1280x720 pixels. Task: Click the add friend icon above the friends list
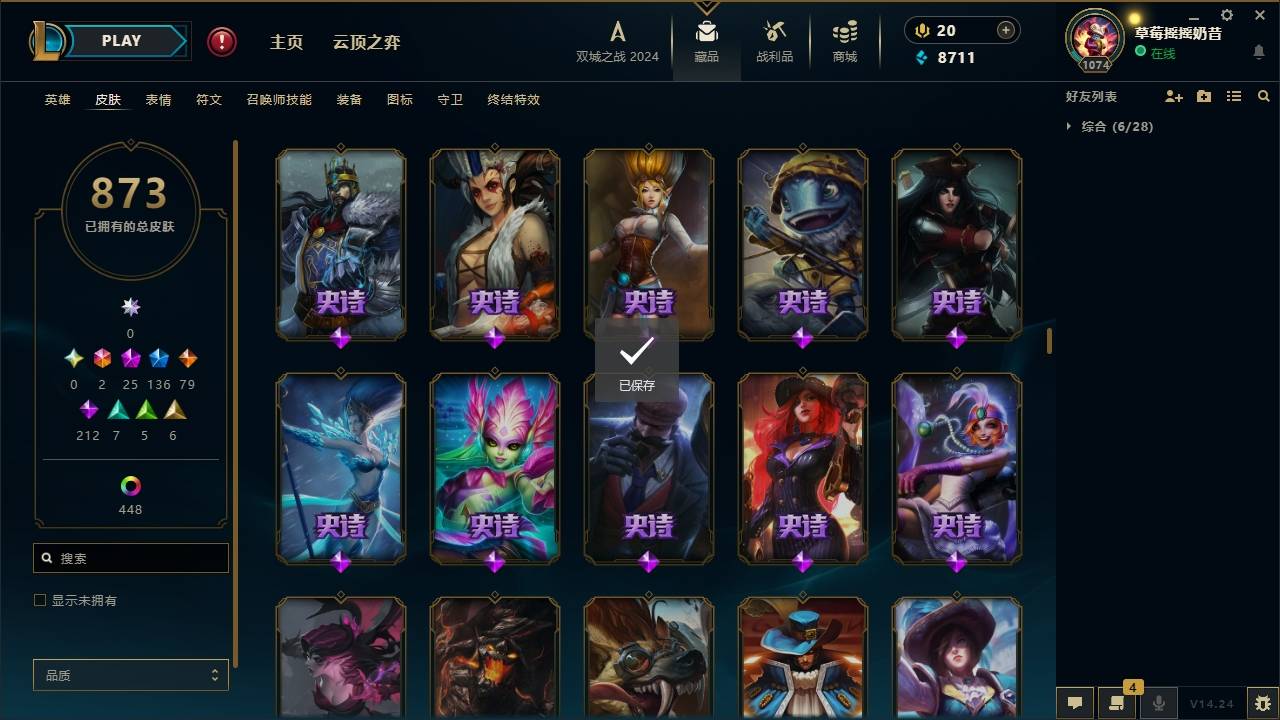(1173, 96)
